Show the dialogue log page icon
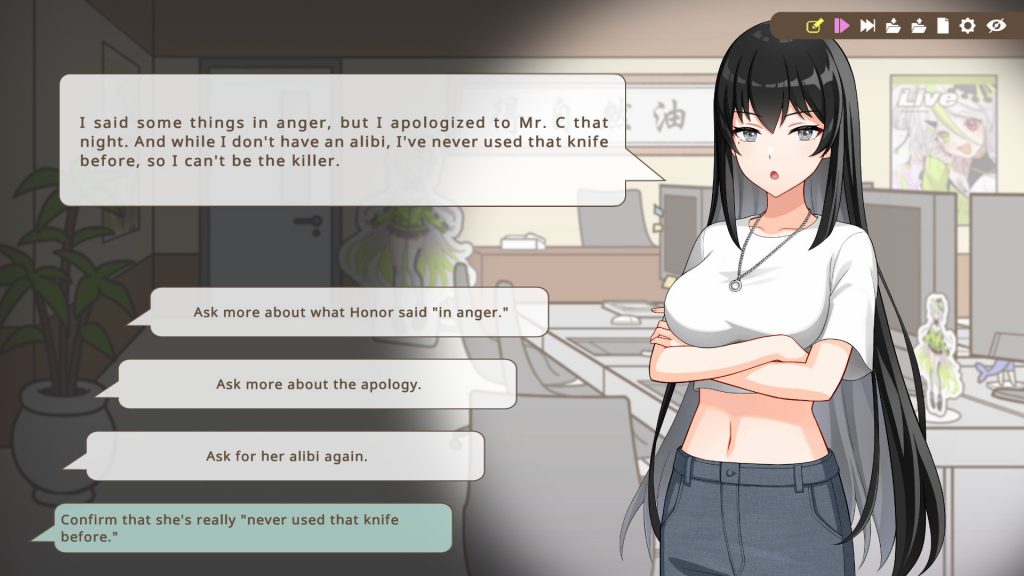Screen dimensions: 1024x576 pyautogui.click(x=942, y=26)
